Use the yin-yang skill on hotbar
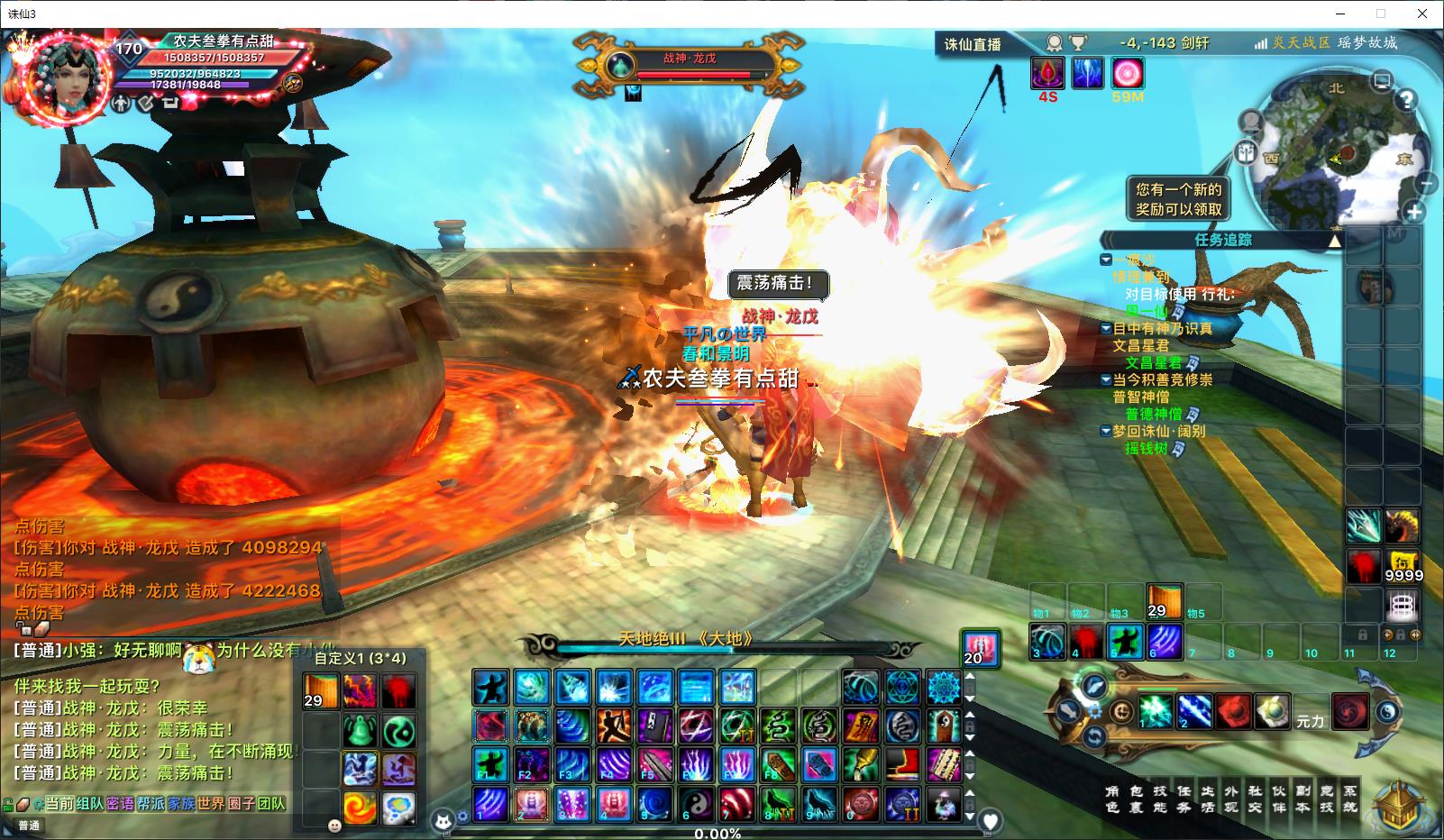The image size is (1444, 840). click(x=695, y=803)
